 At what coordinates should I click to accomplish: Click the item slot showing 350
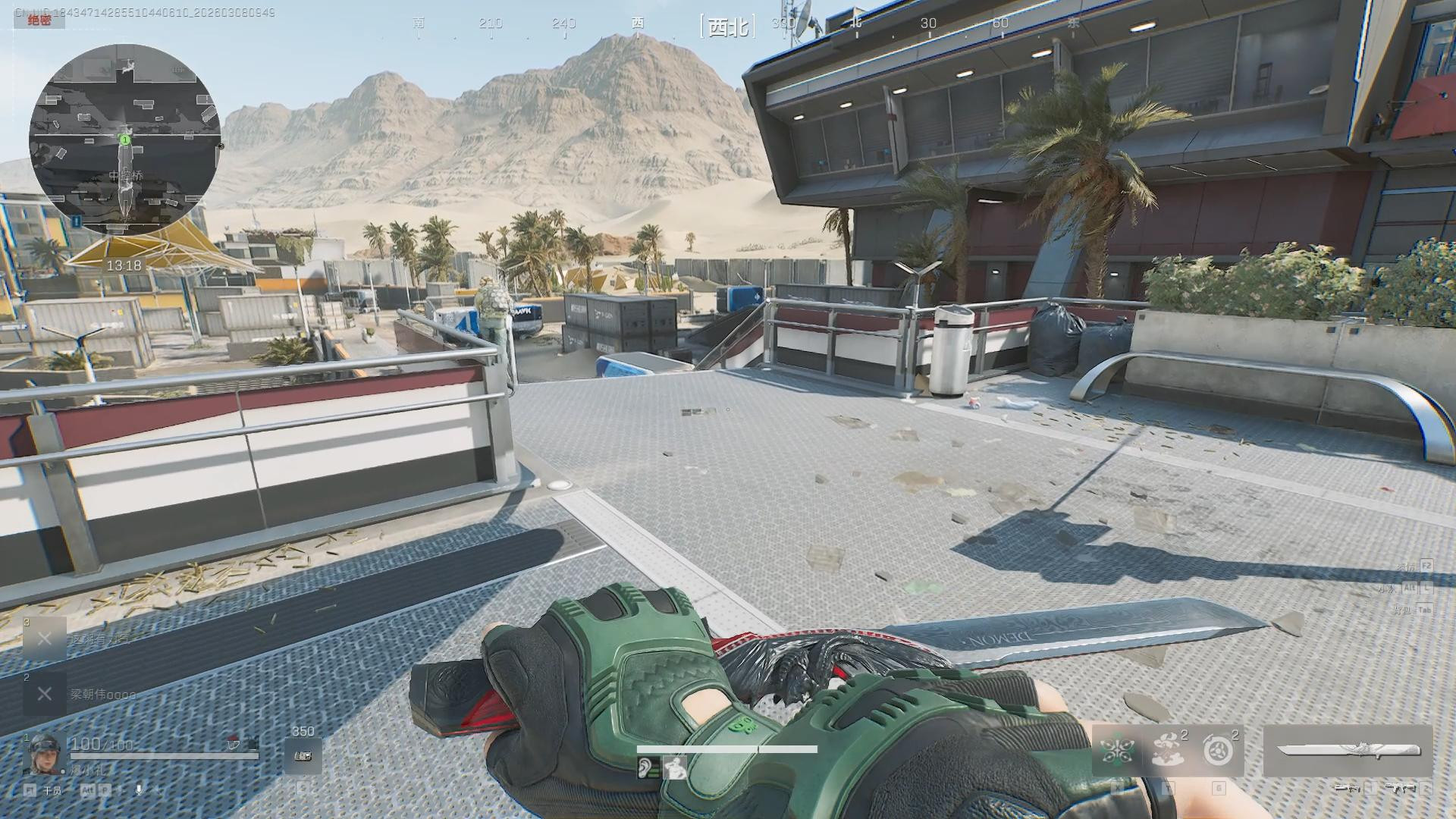tap(303, 756)
